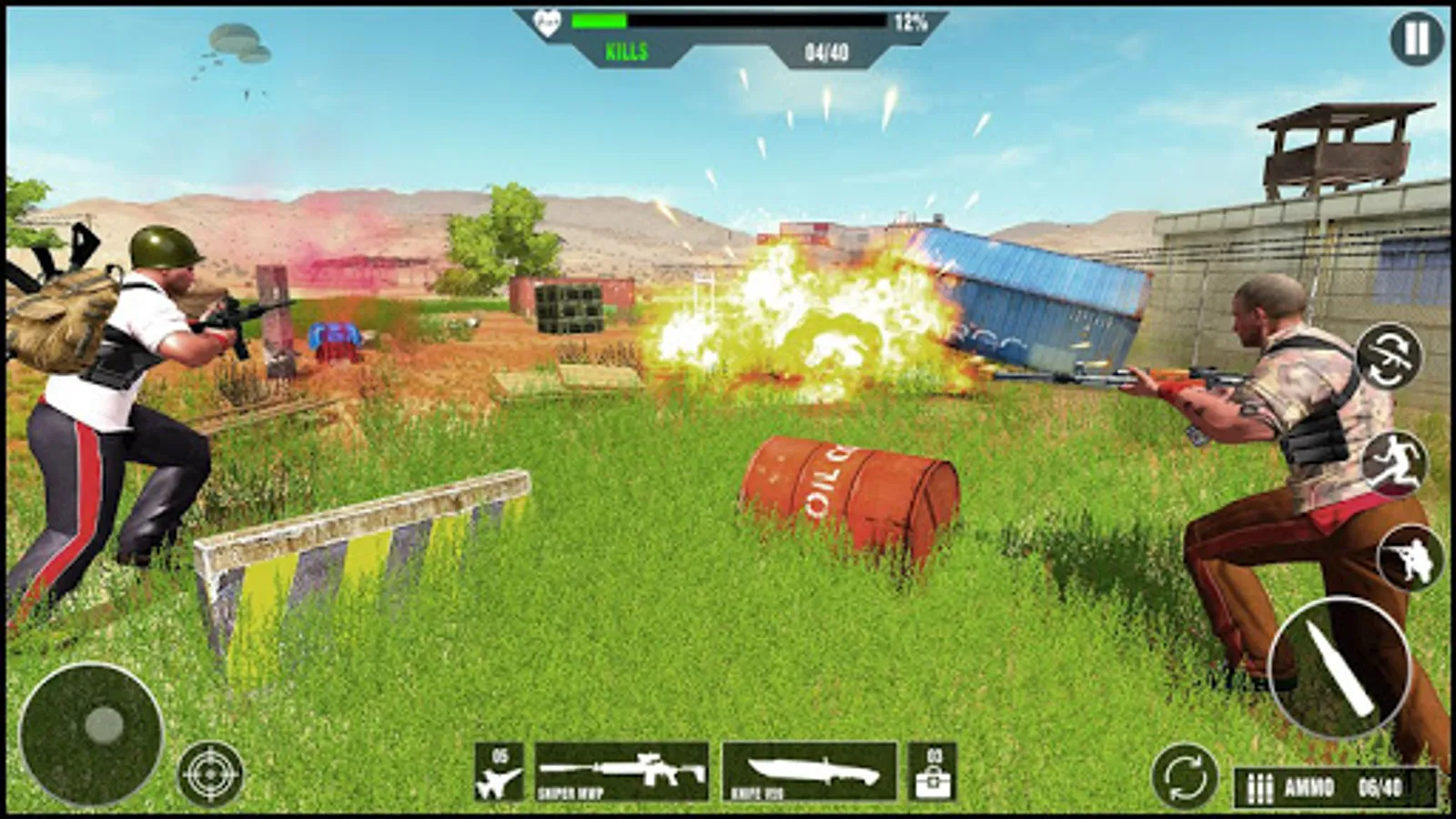Activate the swap weapon icon

[1389, 356]
